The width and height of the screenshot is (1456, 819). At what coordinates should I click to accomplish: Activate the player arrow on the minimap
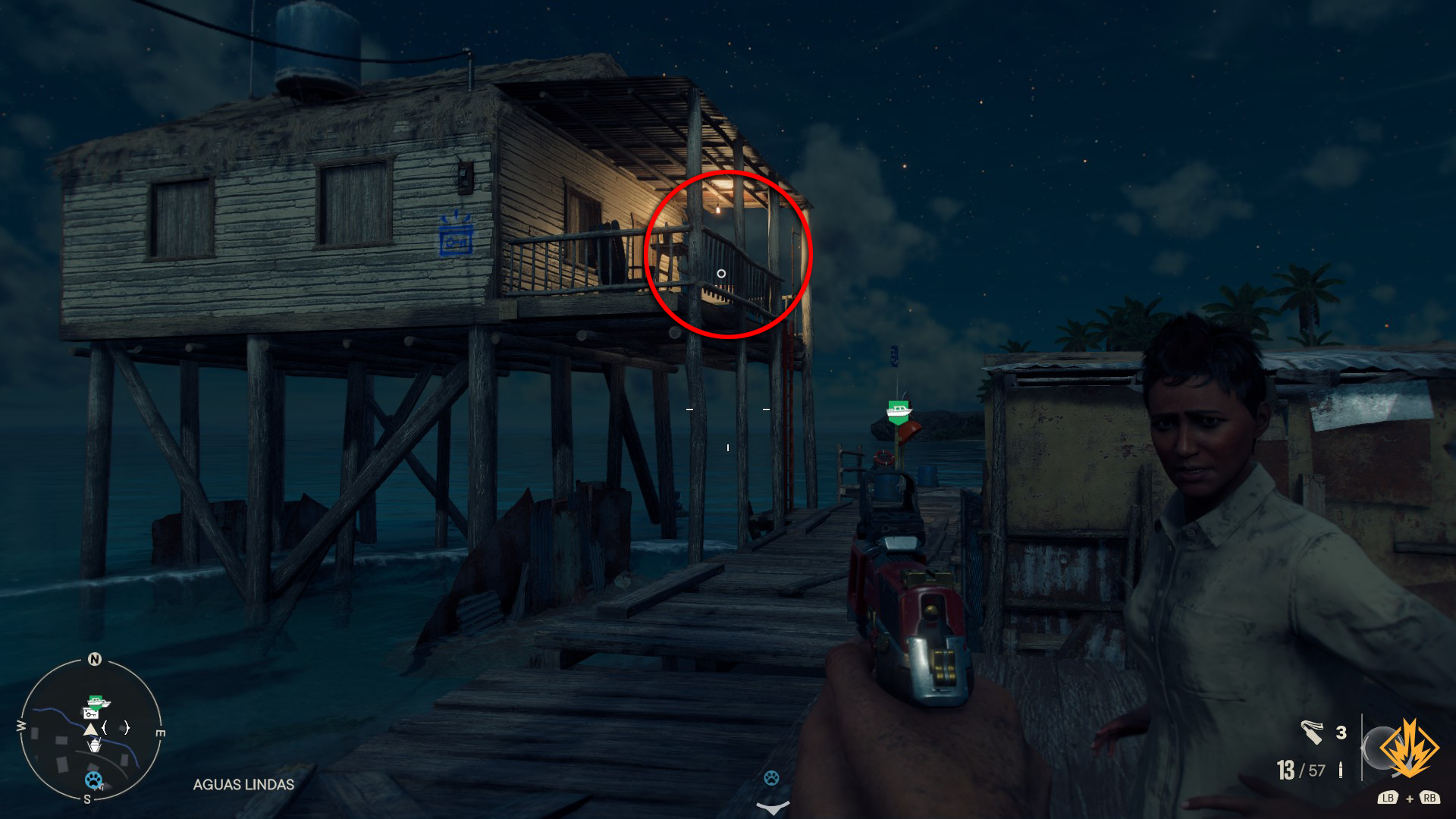click(91, 730)
